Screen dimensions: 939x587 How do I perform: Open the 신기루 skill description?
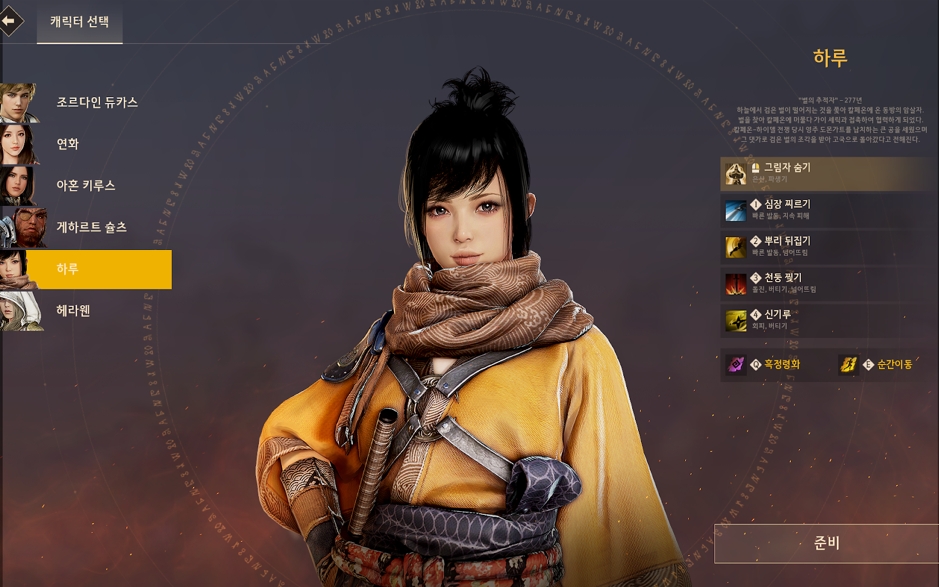(828, 320)
